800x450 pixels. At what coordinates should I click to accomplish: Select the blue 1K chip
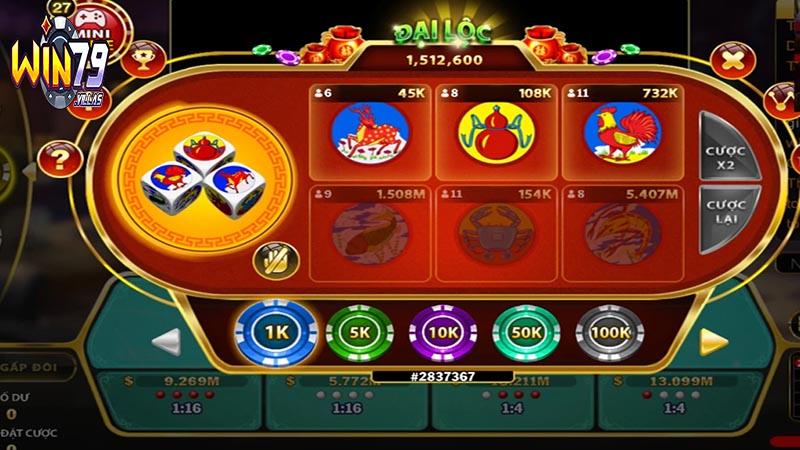276,333
